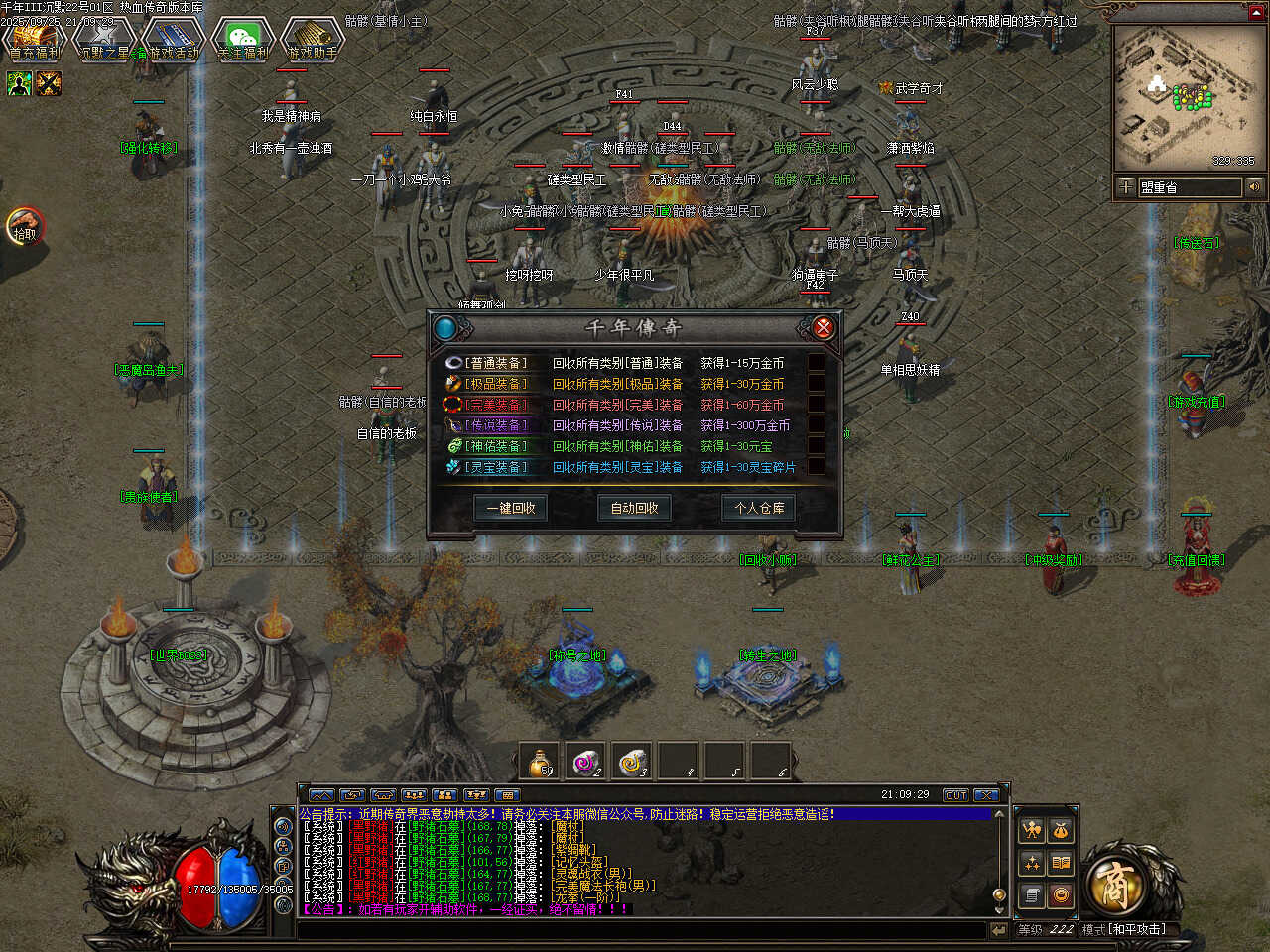Screen dimensions: 1270x952
Task: Close the 千年传奇 recycle dialog
Action: (x=823, y=327)
